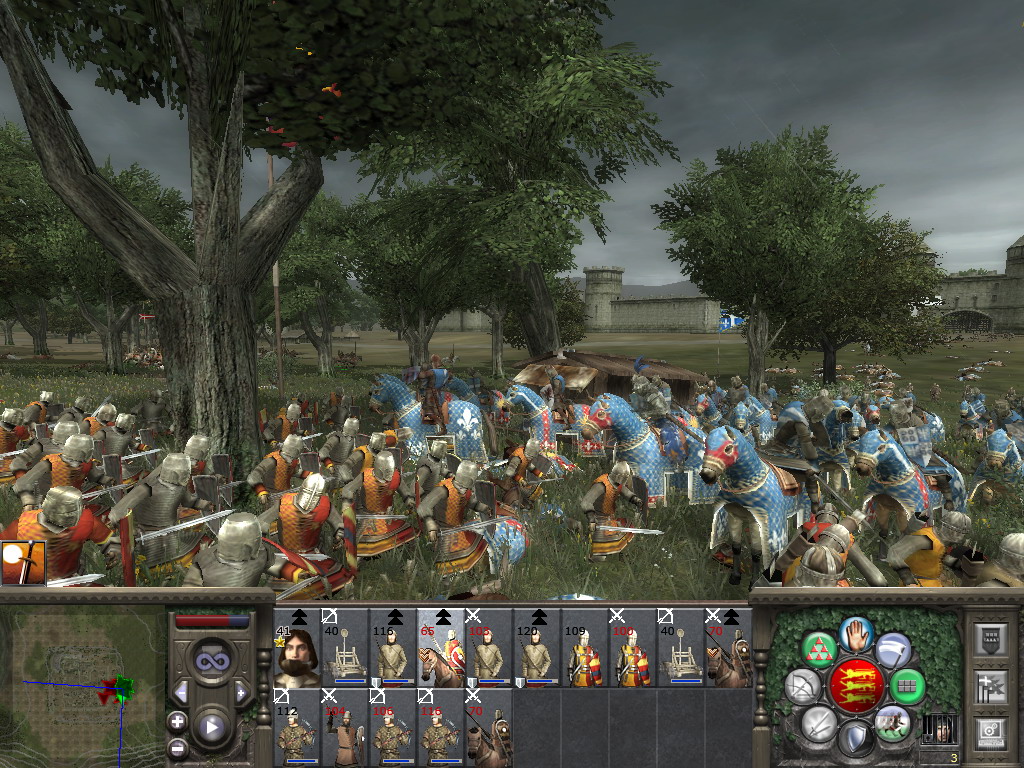Select the mounted knight card showing 65
Image resolution: width=1024 pixels, height=768 pixels.
[x=441, y=648]
